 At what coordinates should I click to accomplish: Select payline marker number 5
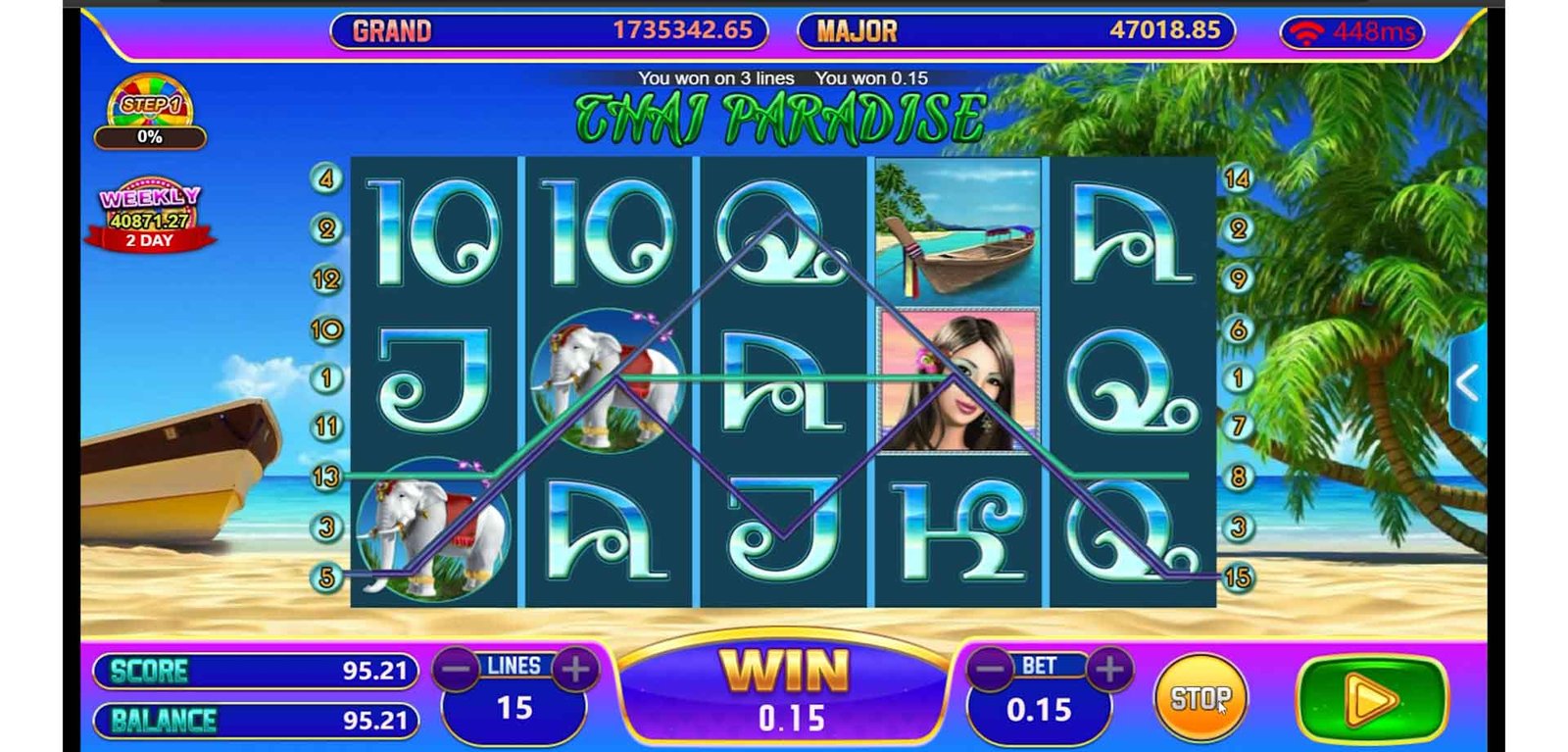pyautogui.click(x=325, y=577)
